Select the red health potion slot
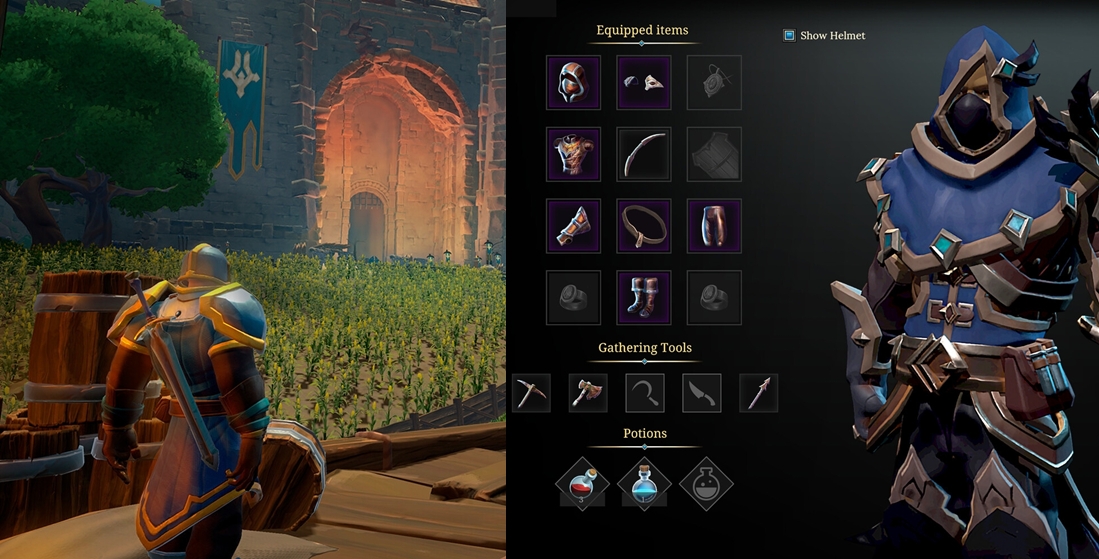The width and height of the screenshot is (1099, 559). [x=582, y=484]
